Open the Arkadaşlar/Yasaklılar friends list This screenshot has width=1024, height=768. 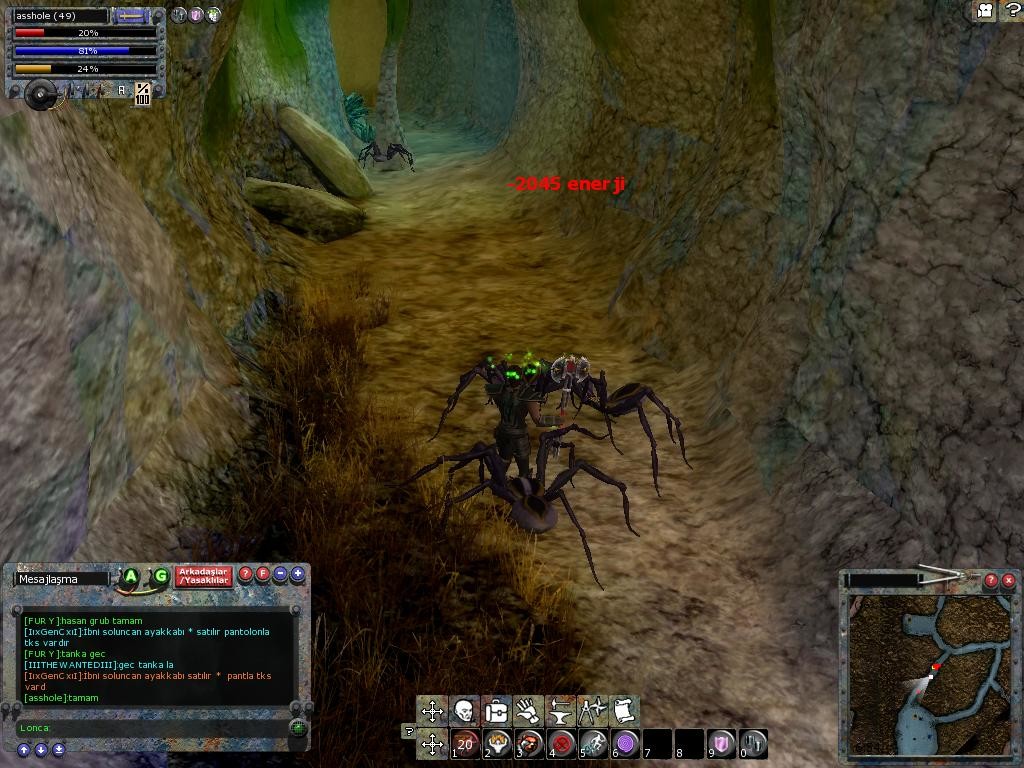point(203,577)
